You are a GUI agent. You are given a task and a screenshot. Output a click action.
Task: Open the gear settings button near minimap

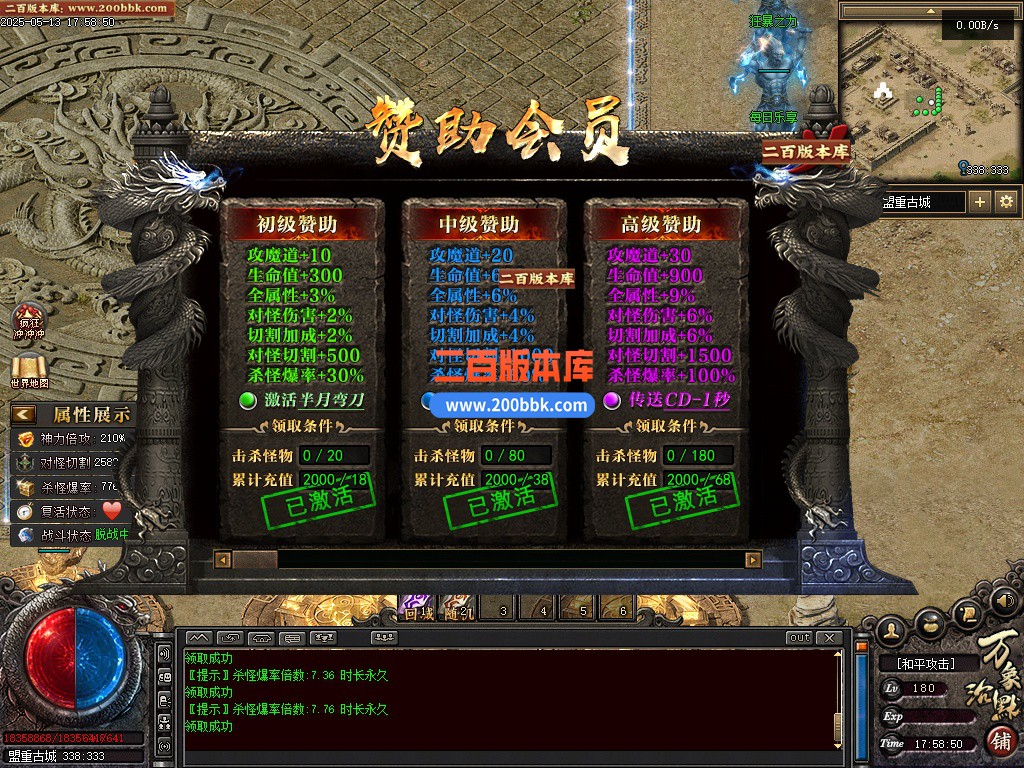[1006, 202]
